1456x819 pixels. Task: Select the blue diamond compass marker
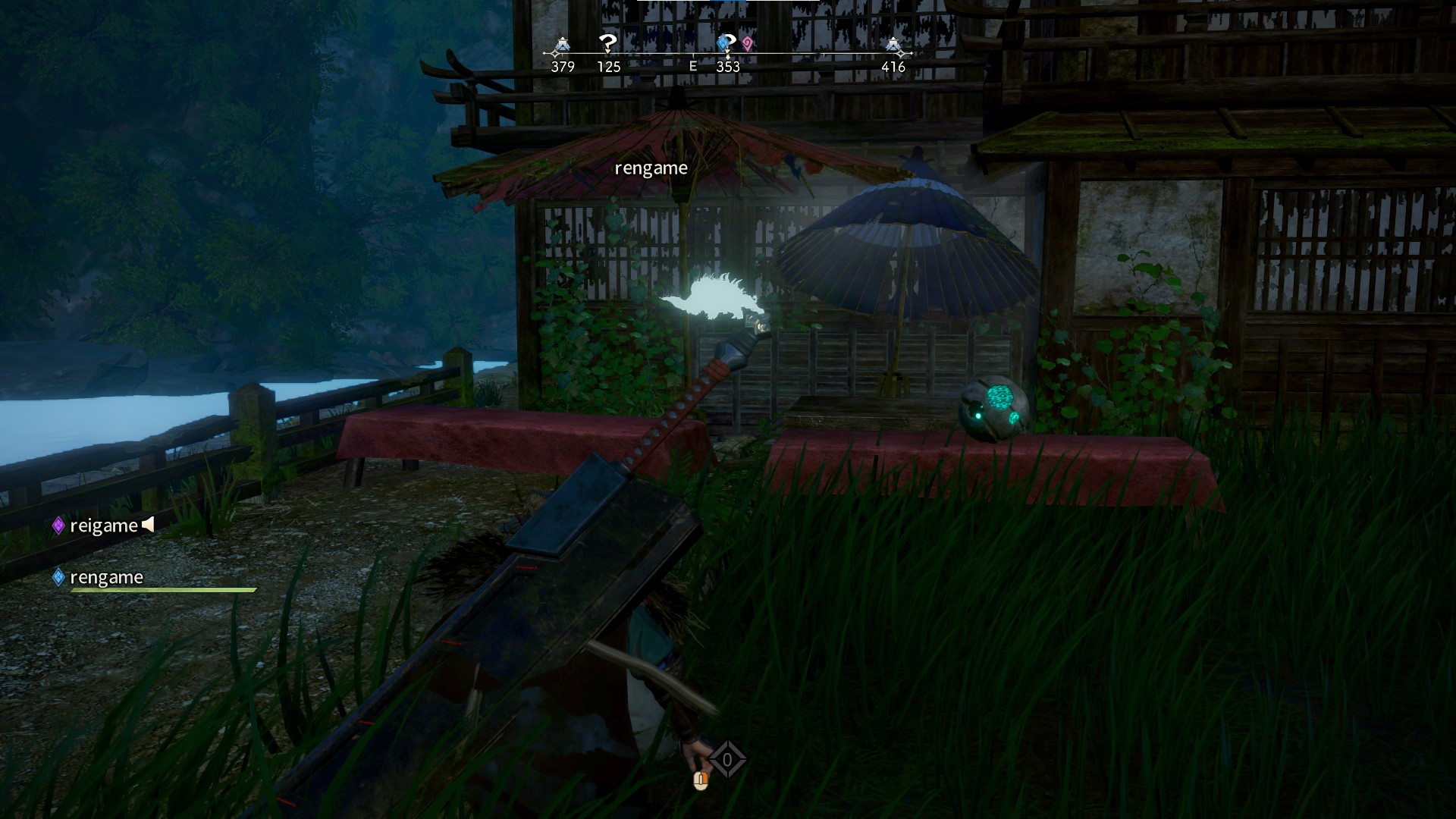coord(726,45)
